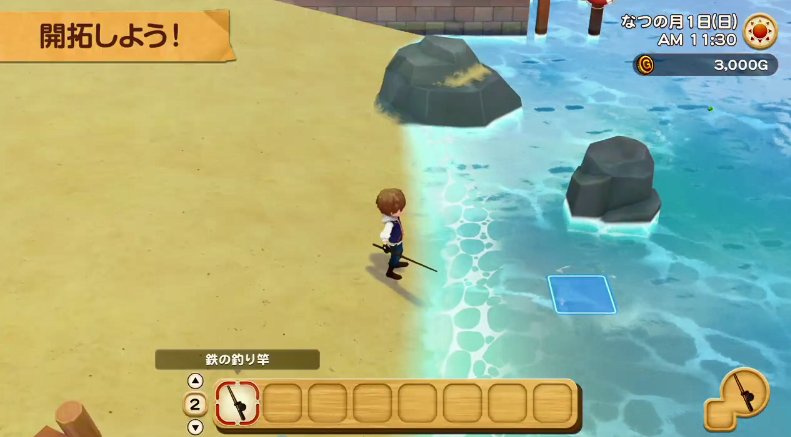This screenshot has height=437, width=791.
Task: Open the 開拓しよう! objective banner
Action: coord(110,35)
